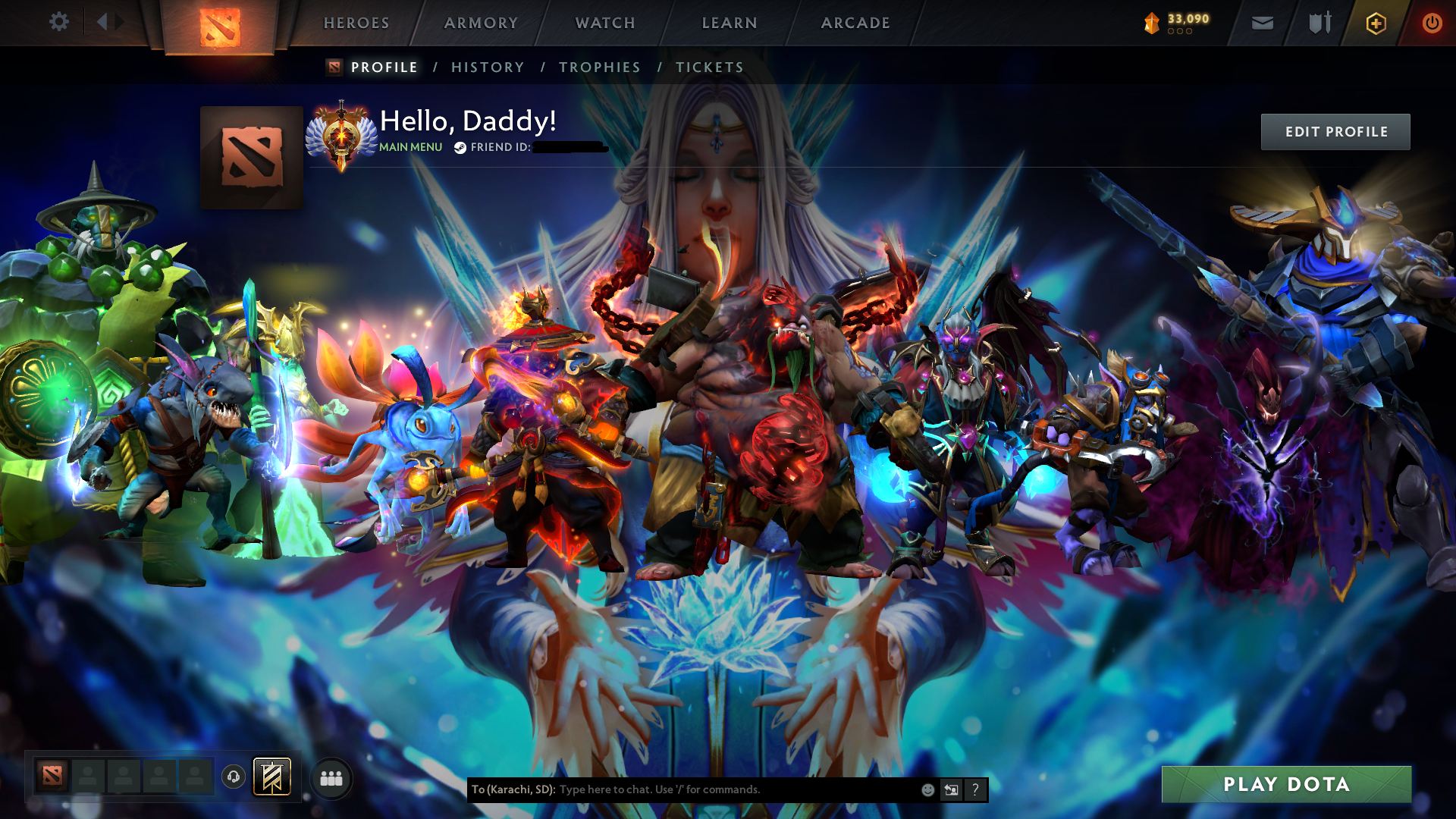Click the gold banner icon near party slots
The width and height of the screenshot is (1456, 819).
click(x=273, y=777)
